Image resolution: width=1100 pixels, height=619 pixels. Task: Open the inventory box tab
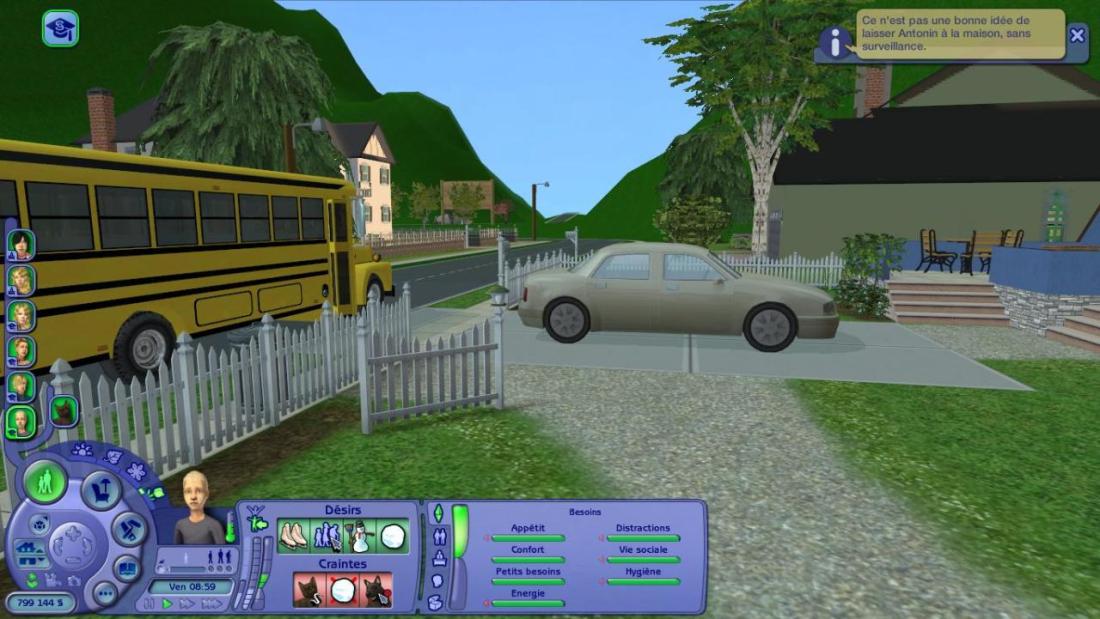click(436, 602)
